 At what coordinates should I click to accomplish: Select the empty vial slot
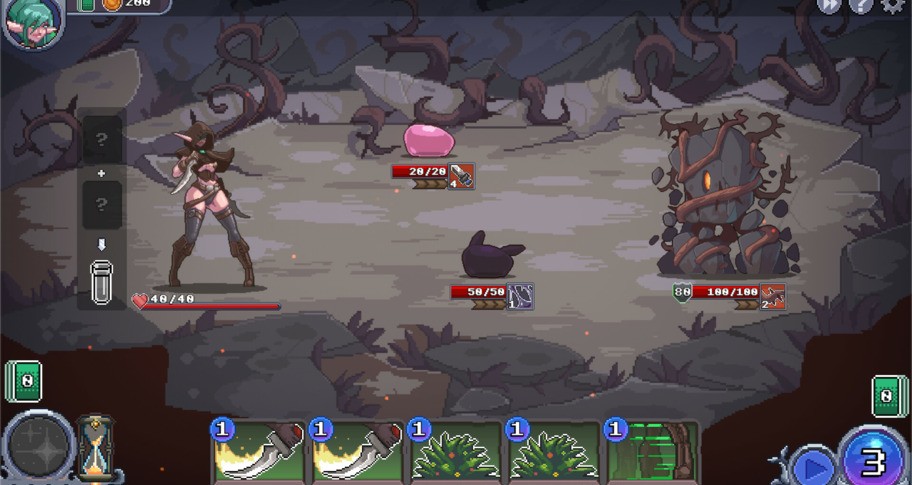tap(101, 282)
